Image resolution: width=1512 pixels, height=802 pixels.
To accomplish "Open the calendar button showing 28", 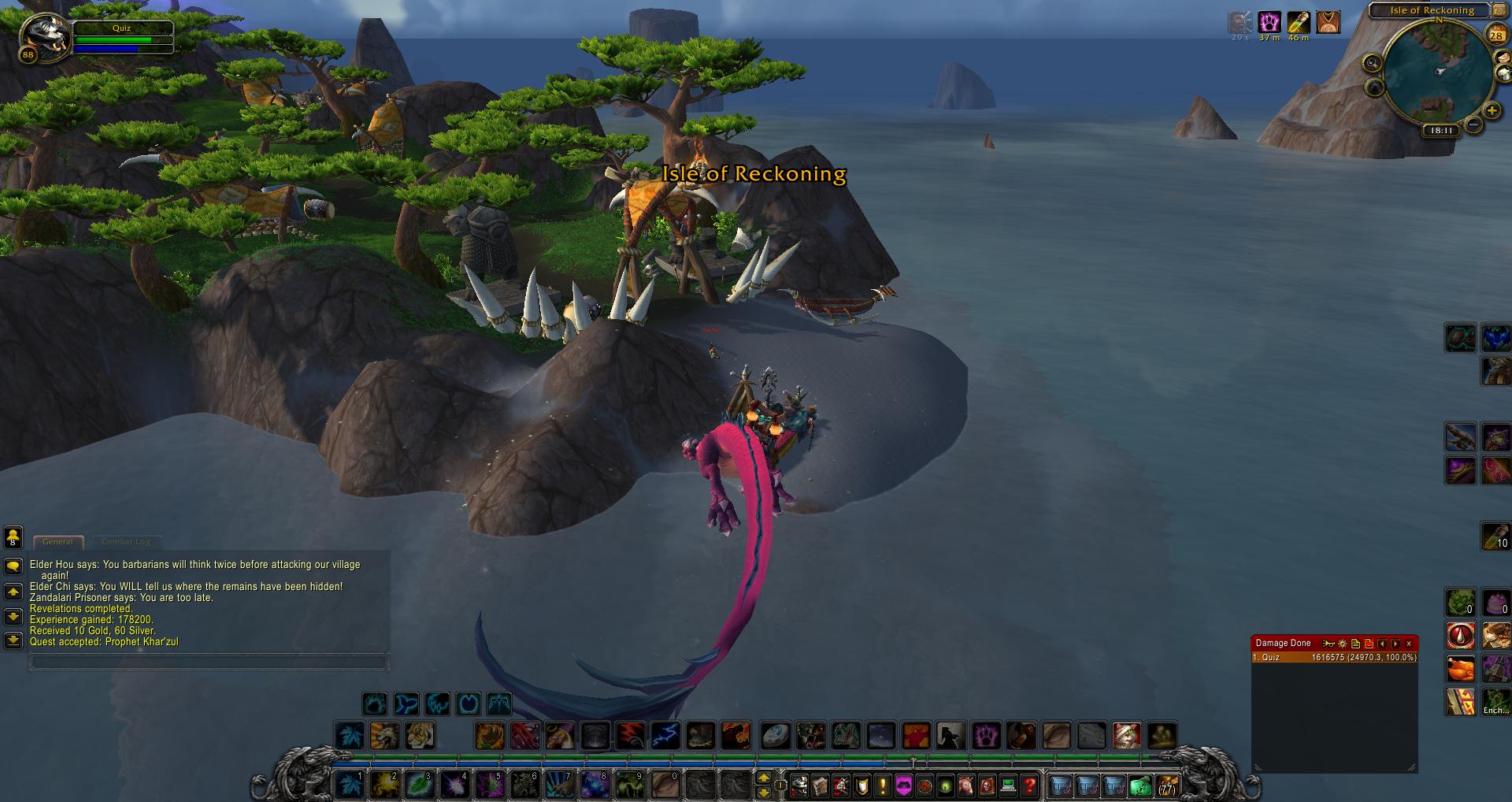I will pos(1495,34).
